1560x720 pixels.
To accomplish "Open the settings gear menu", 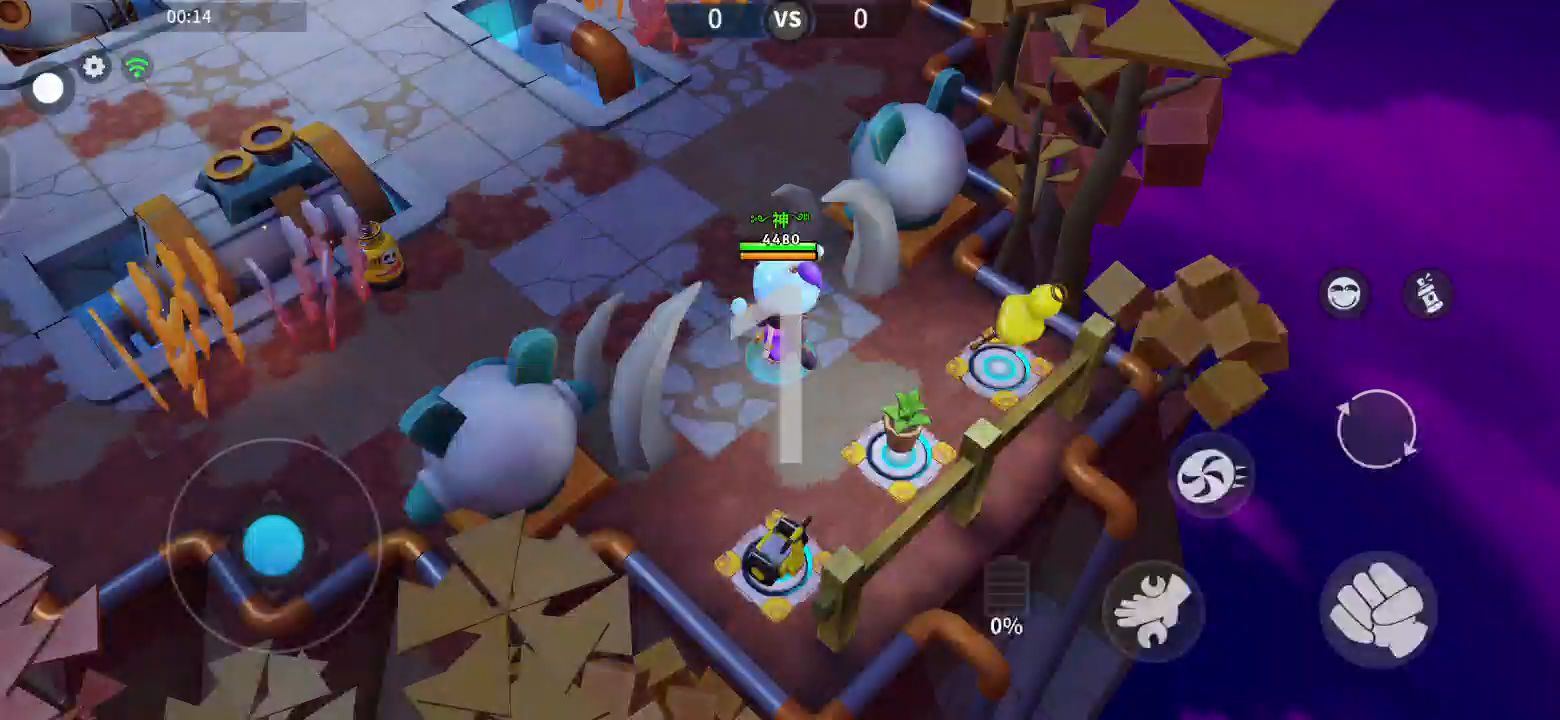I will [x=94, y=67].
